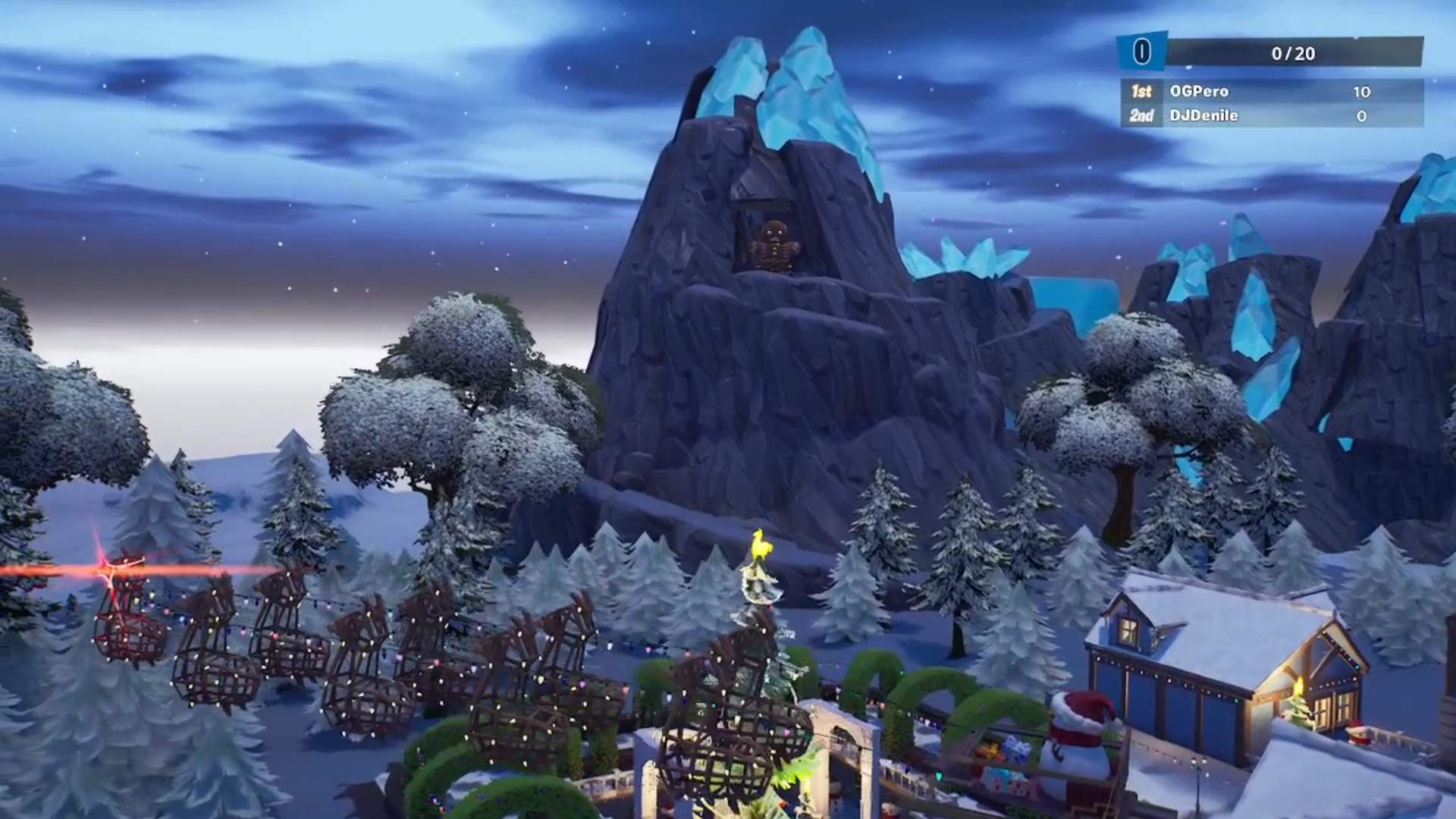Image resolution: width=1456 pixels, height=819 pixels.
Task: Select DJDenile's row in the leaderboard
Action: (1271, 116)
